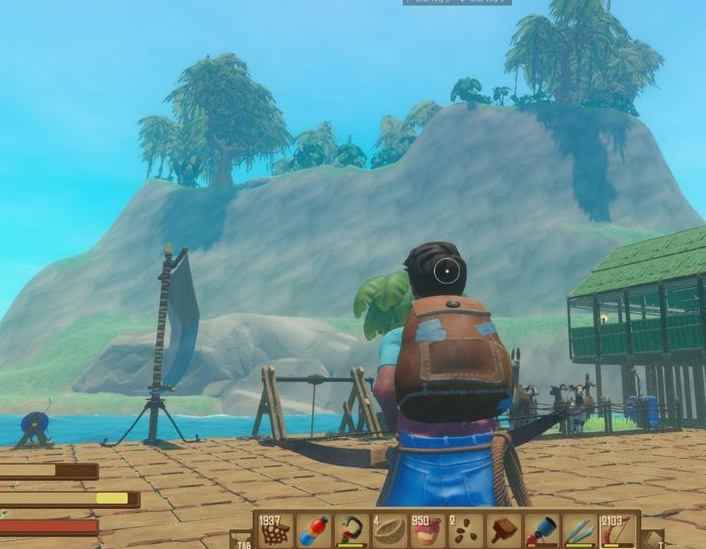
Task: Equip the blue twin-blade weapon slot
Action: point(579,530)
